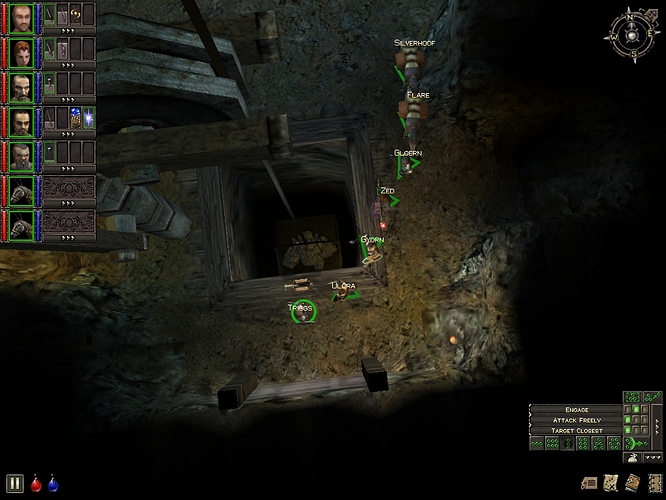Select the Target Closest order row
The height and width of the screenshot is (500, 666).
coord(574,431)
